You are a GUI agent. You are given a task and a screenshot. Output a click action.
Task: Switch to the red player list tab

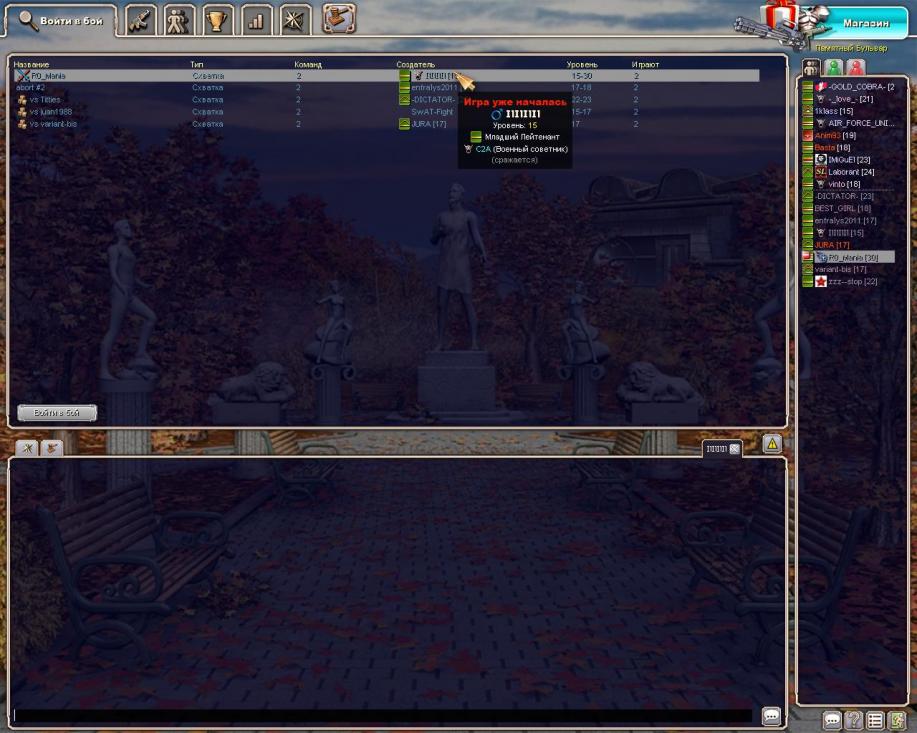coord(856,68)
